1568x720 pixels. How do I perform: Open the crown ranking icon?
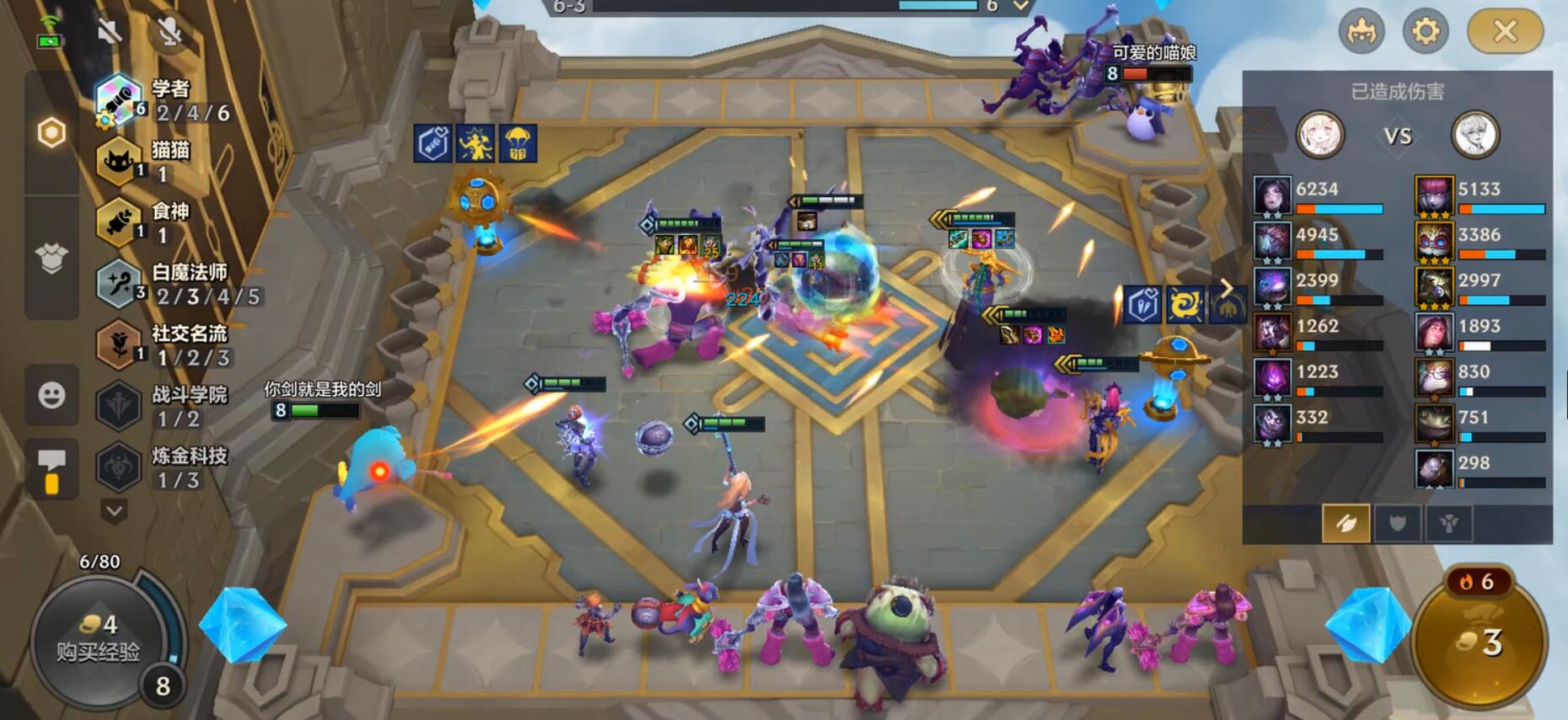[1362, 32]
